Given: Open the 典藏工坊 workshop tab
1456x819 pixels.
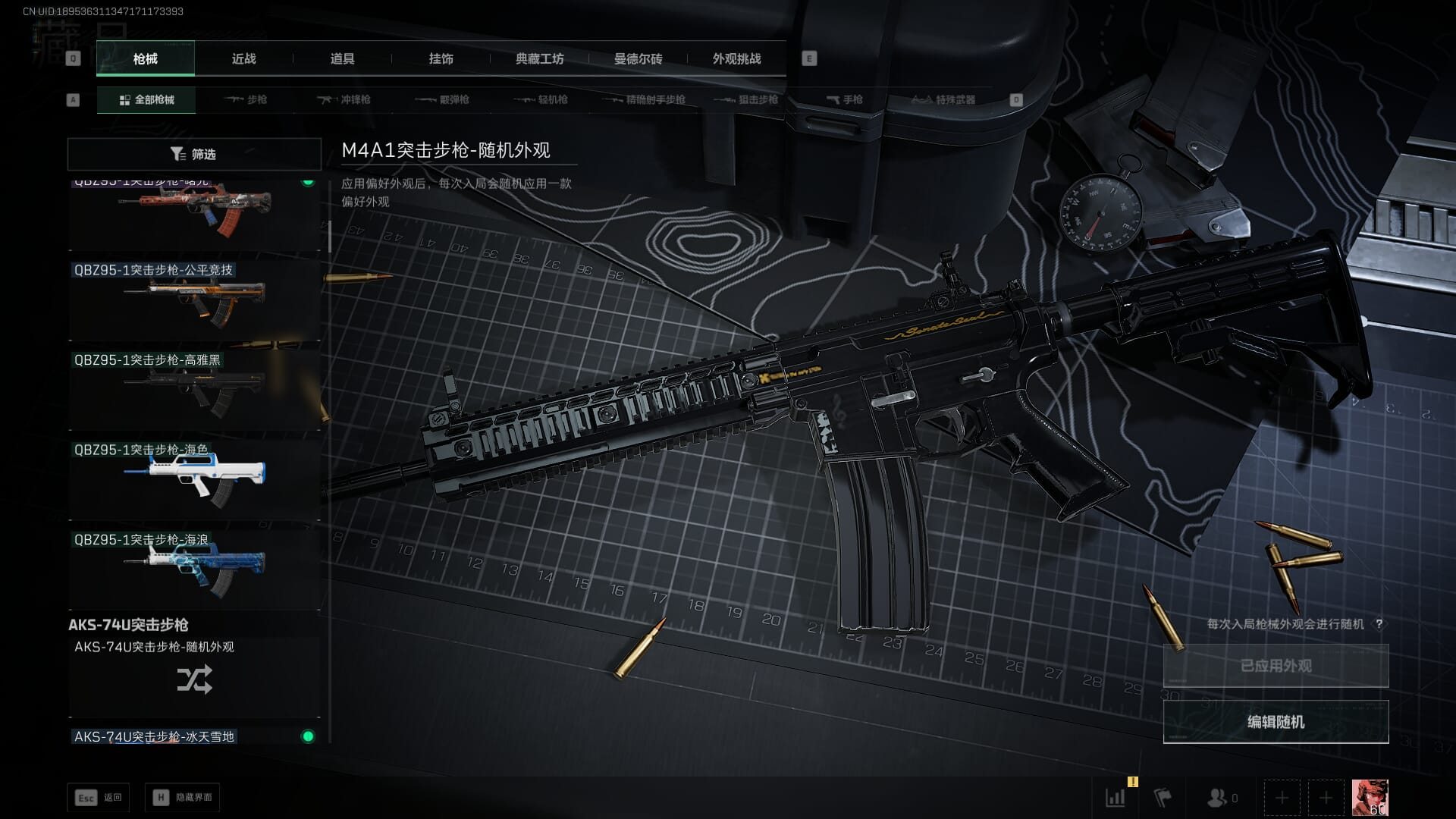Looking at the screenshot, I should coord(539,58).
